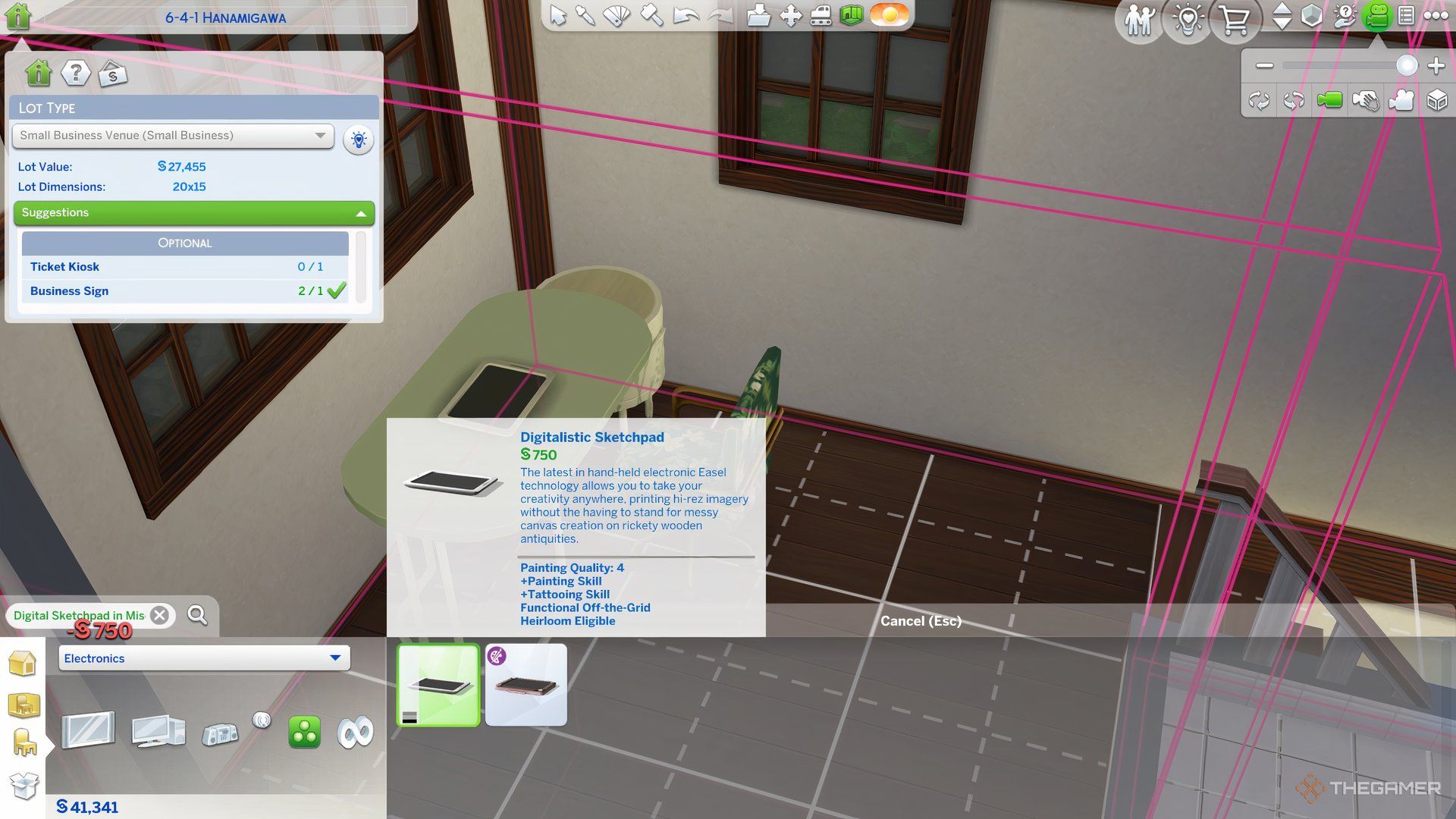Image resolution: width=1456 pixels, height=819 pixels.
Task: Open the three-dots options menu
Action: (1436, 15)
